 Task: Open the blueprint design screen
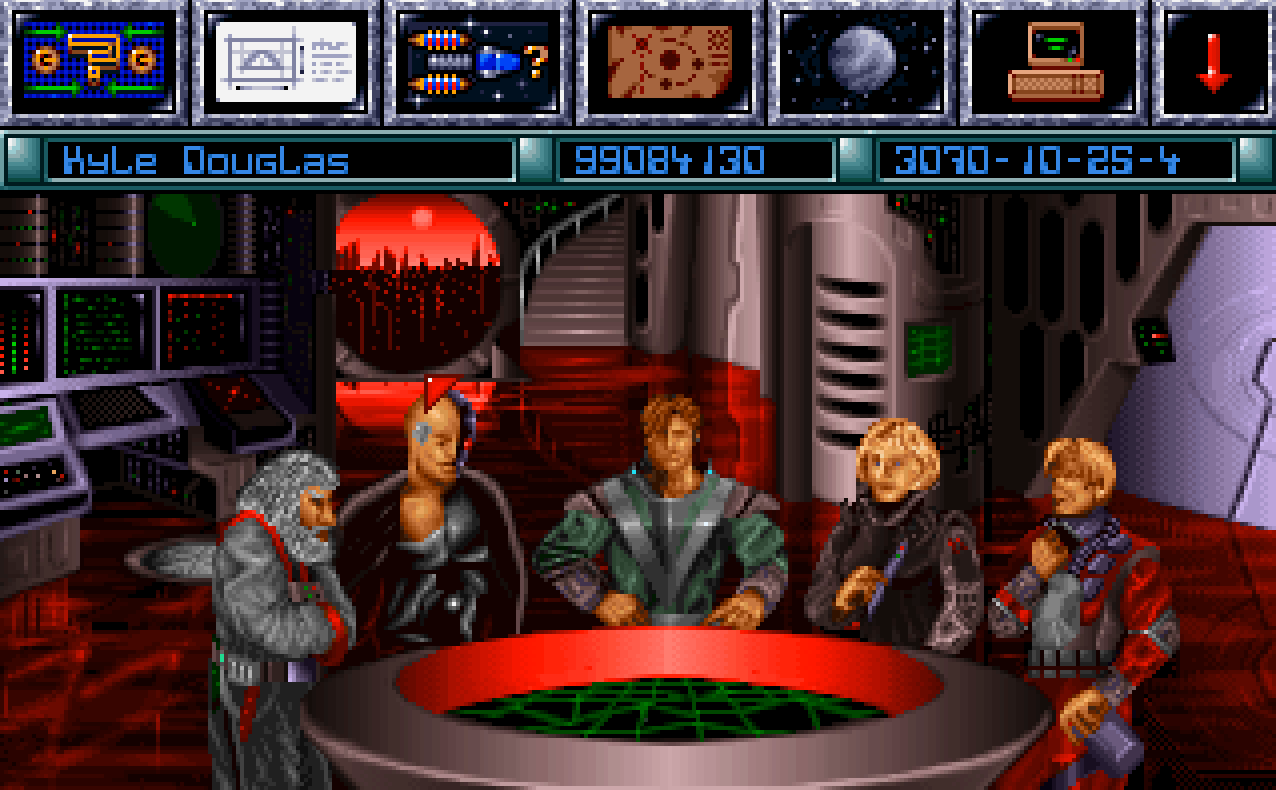click(x=286, y=60)
